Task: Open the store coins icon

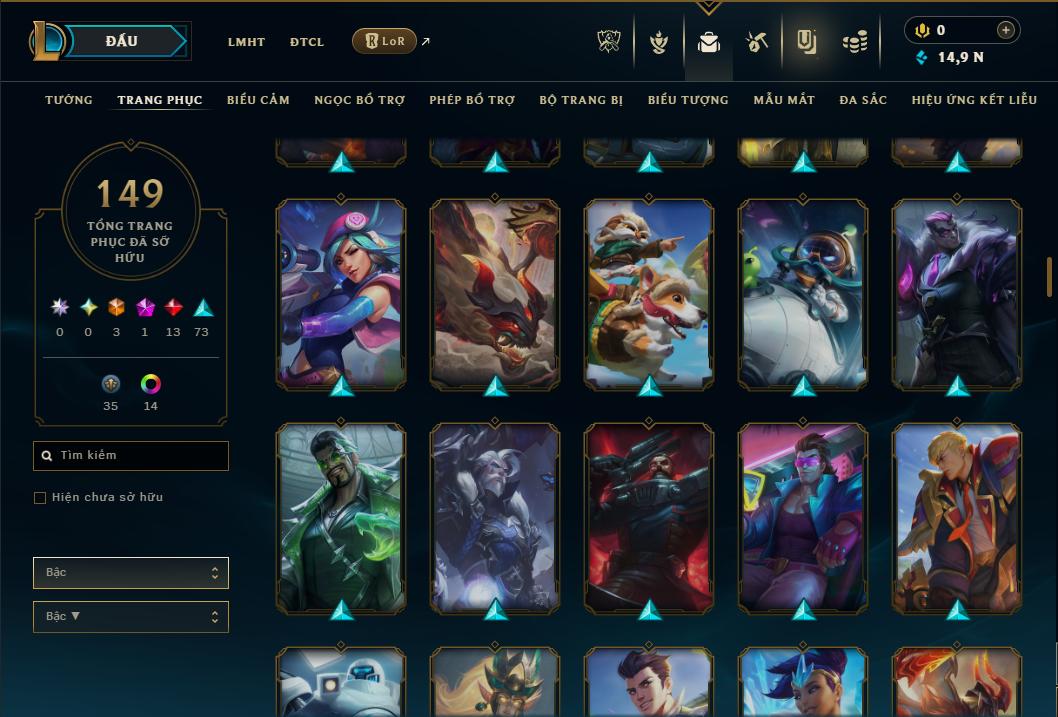Action: click(x=854, y=42)
